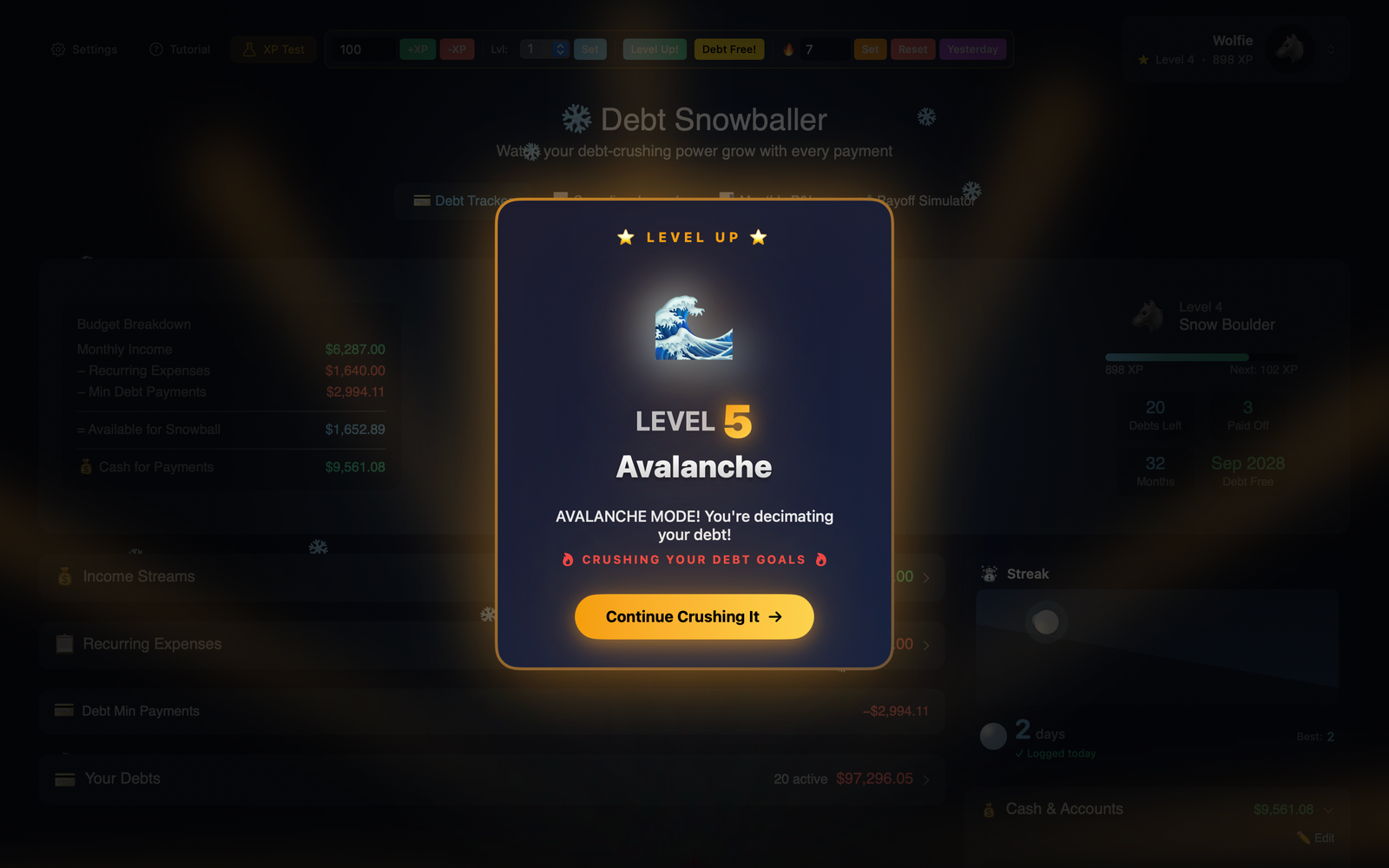Click the snowflake icon beside Debt Snowballer title

(576, 118)
